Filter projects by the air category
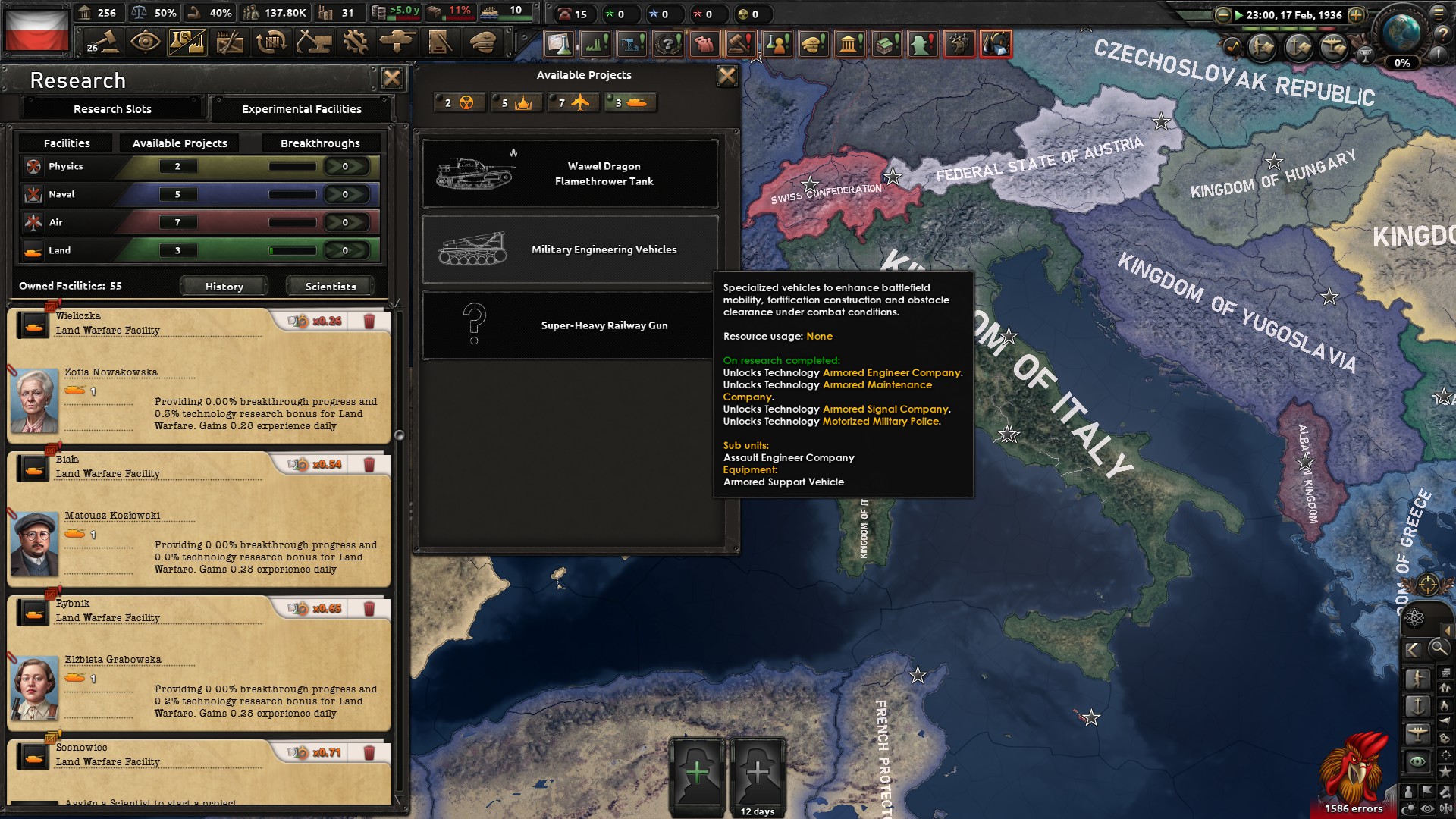Image resolution: width=1456 pixels, height=819 pixels. (x=573, y=102)
